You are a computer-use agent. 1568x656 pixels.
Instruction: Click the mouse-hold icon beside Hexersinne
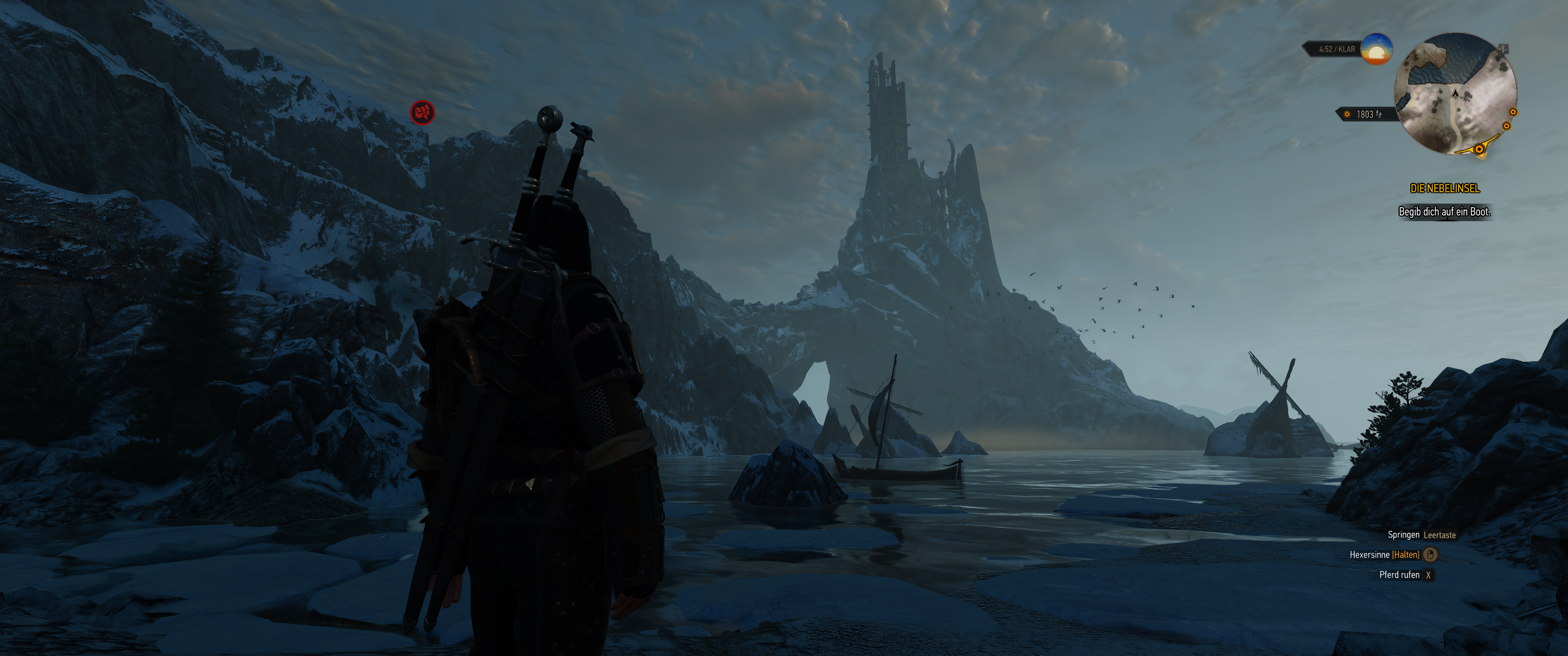(x=1431, y=556)
